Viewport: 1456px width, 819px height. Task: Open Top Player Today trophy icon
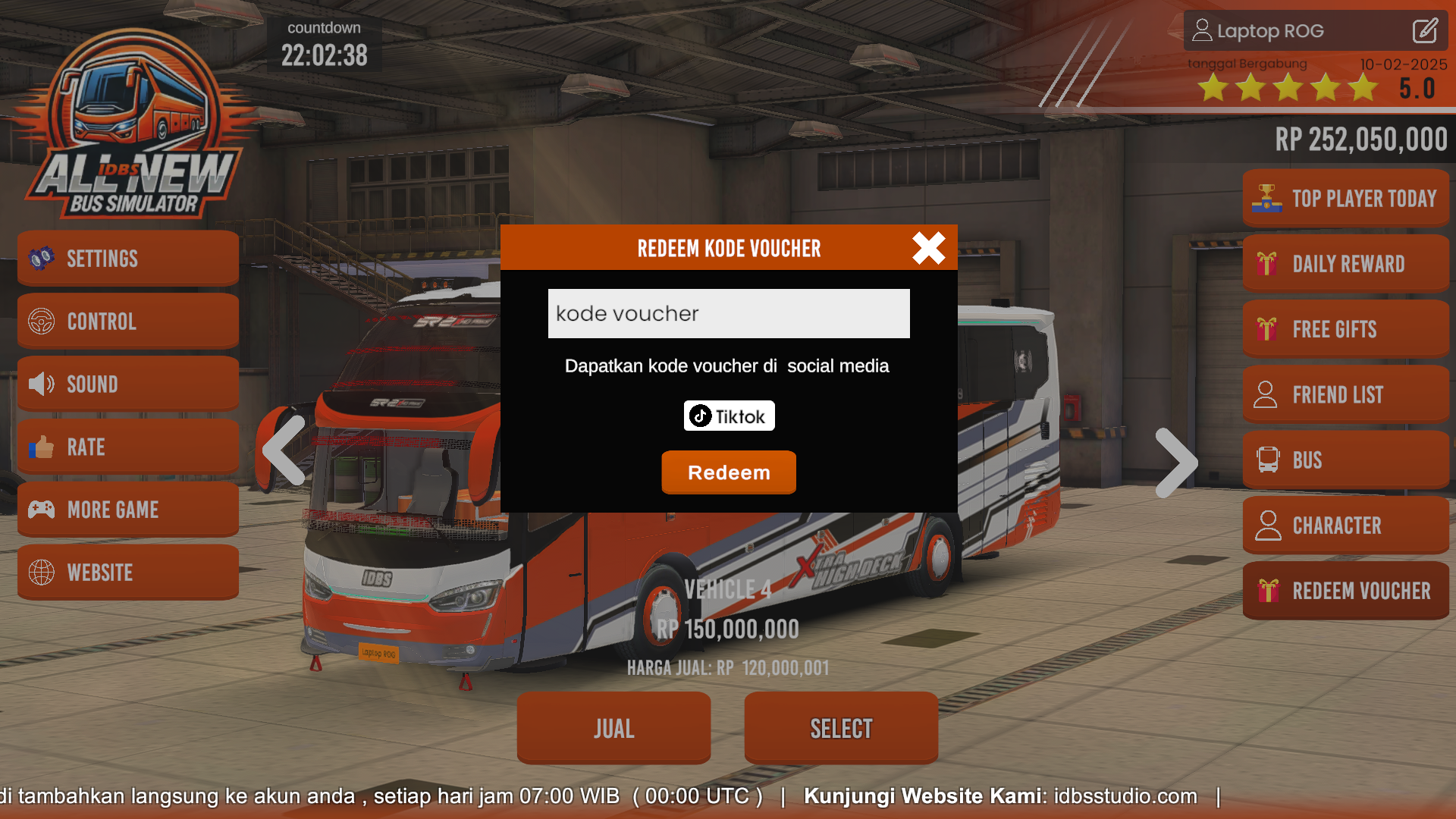coord(1268,197)
